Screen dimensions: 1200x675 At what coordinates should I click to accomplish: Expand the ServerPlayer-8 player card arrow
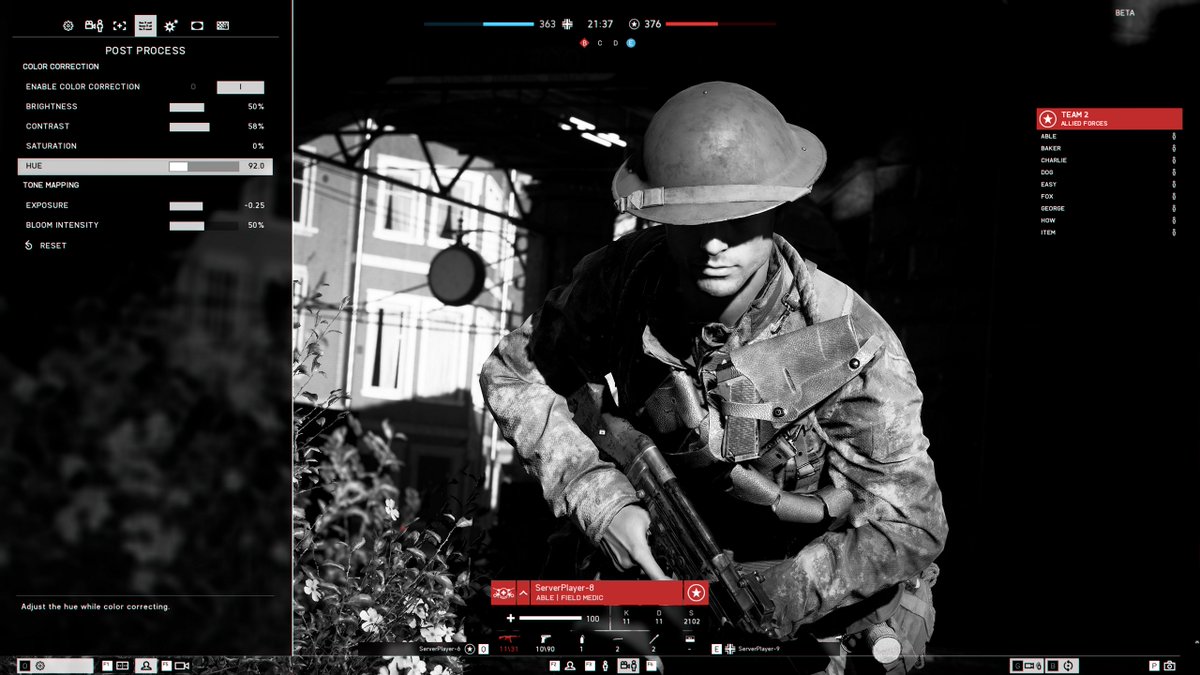pyautogui.click(x=523, y=593)
